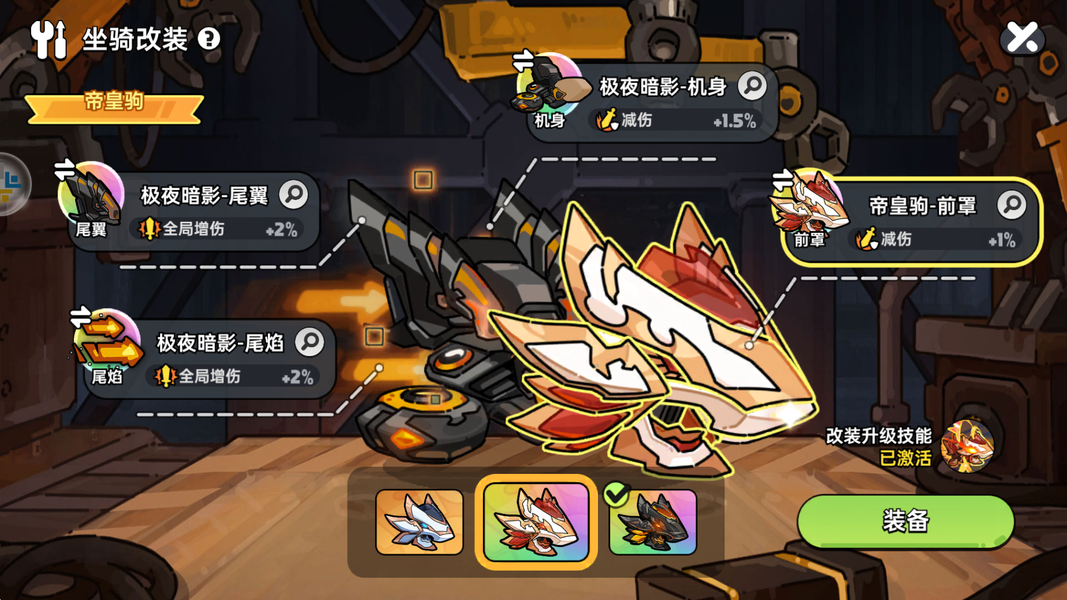Close the mount modification screen
Screen dimensions: 1067x600
pyautogui.click(x=1022, y=38)
